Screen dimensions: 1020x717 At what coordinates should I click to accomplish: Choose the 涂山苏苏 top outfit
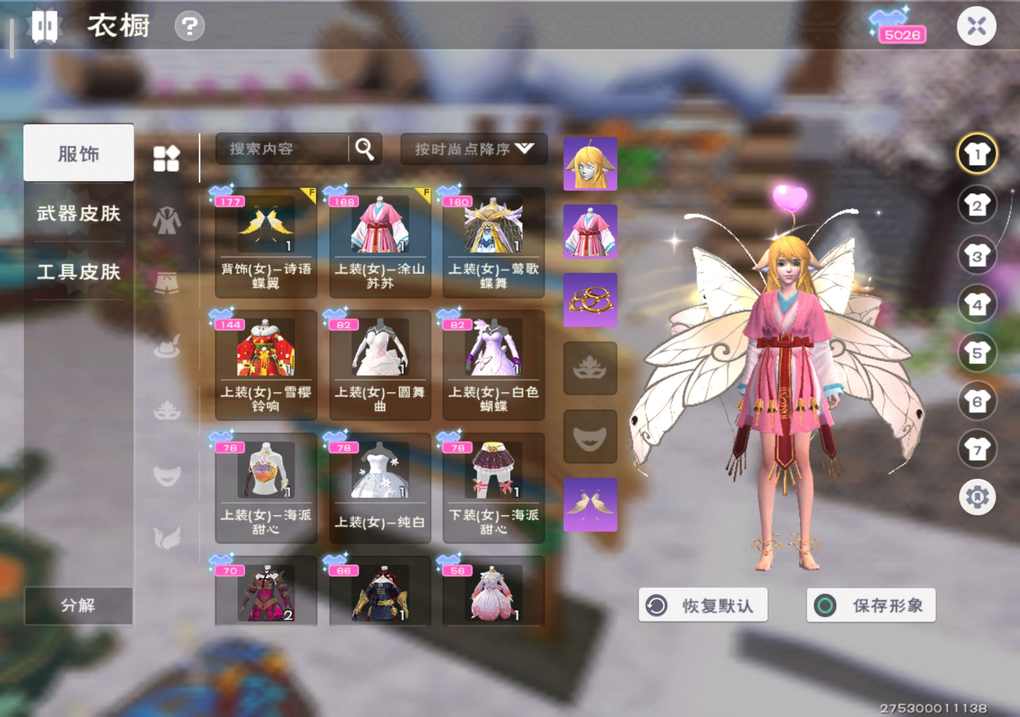tap(380, 242)
